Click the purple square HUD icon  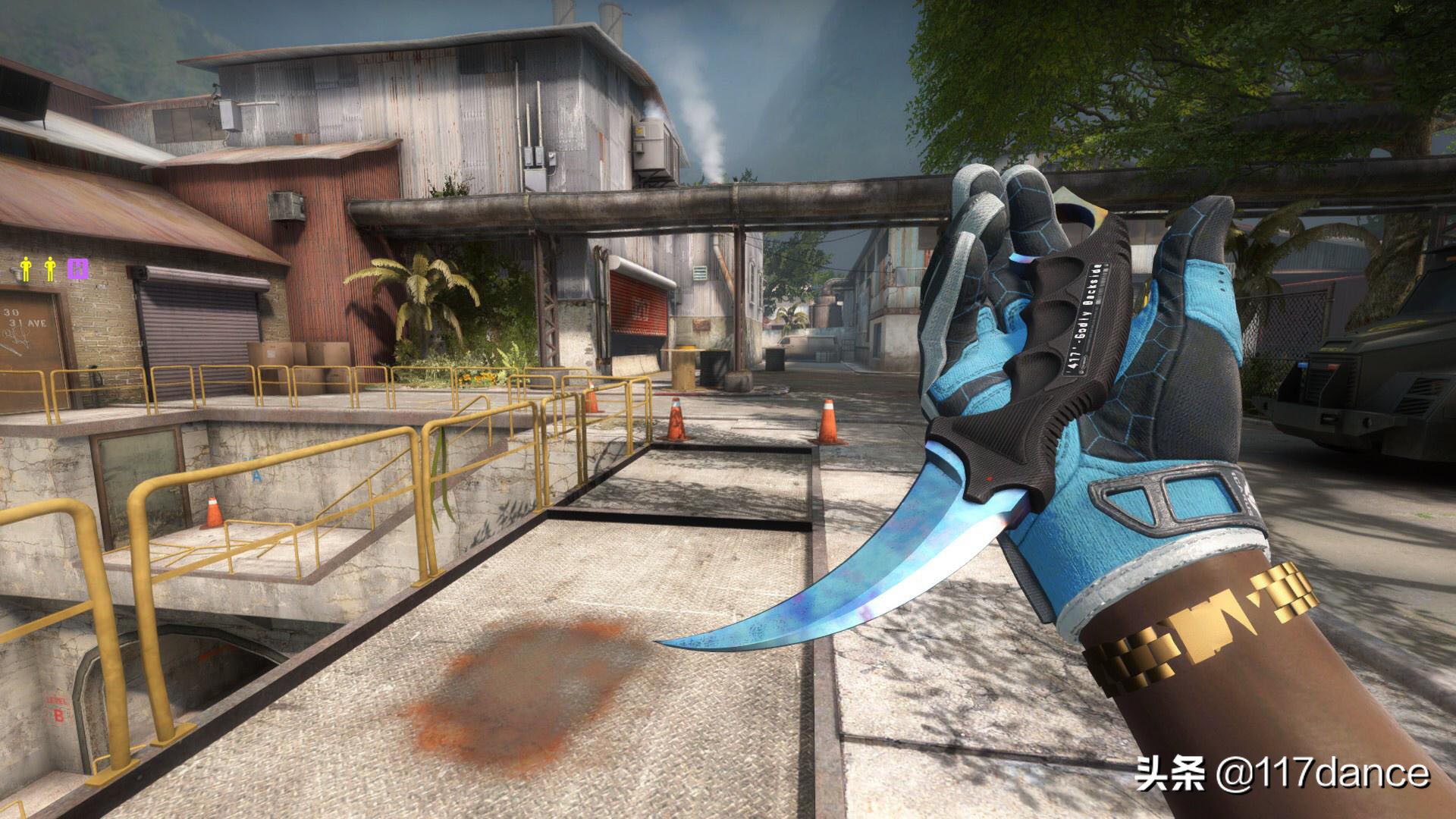pyautogui.click(x=75, y=268)
